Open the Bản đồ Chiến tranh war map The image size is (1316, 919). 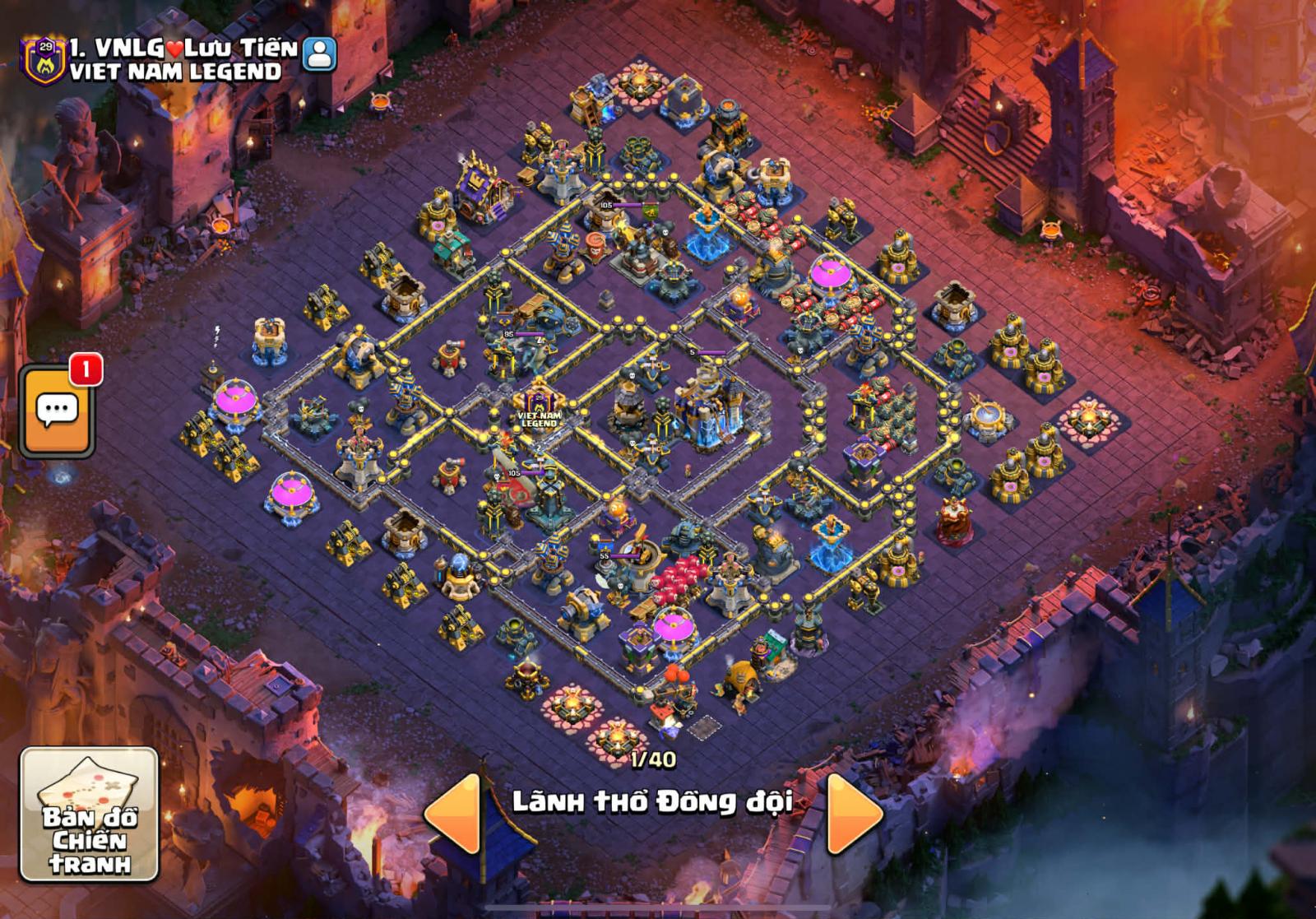[x=89, y=814]
